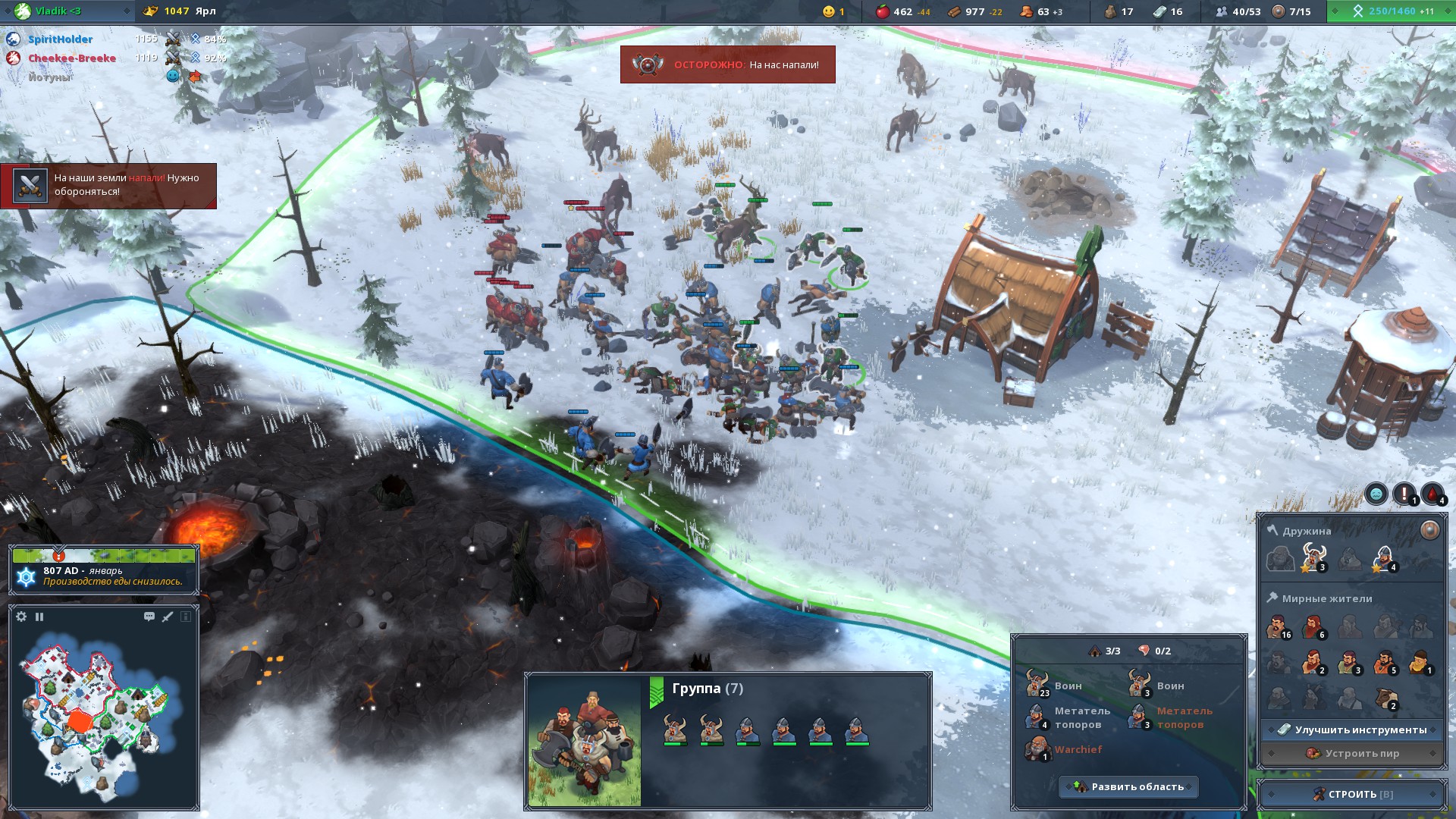Click the red wounded units drop icon
Viewport: 1456px width, 819px height.
click(1432, 494)
